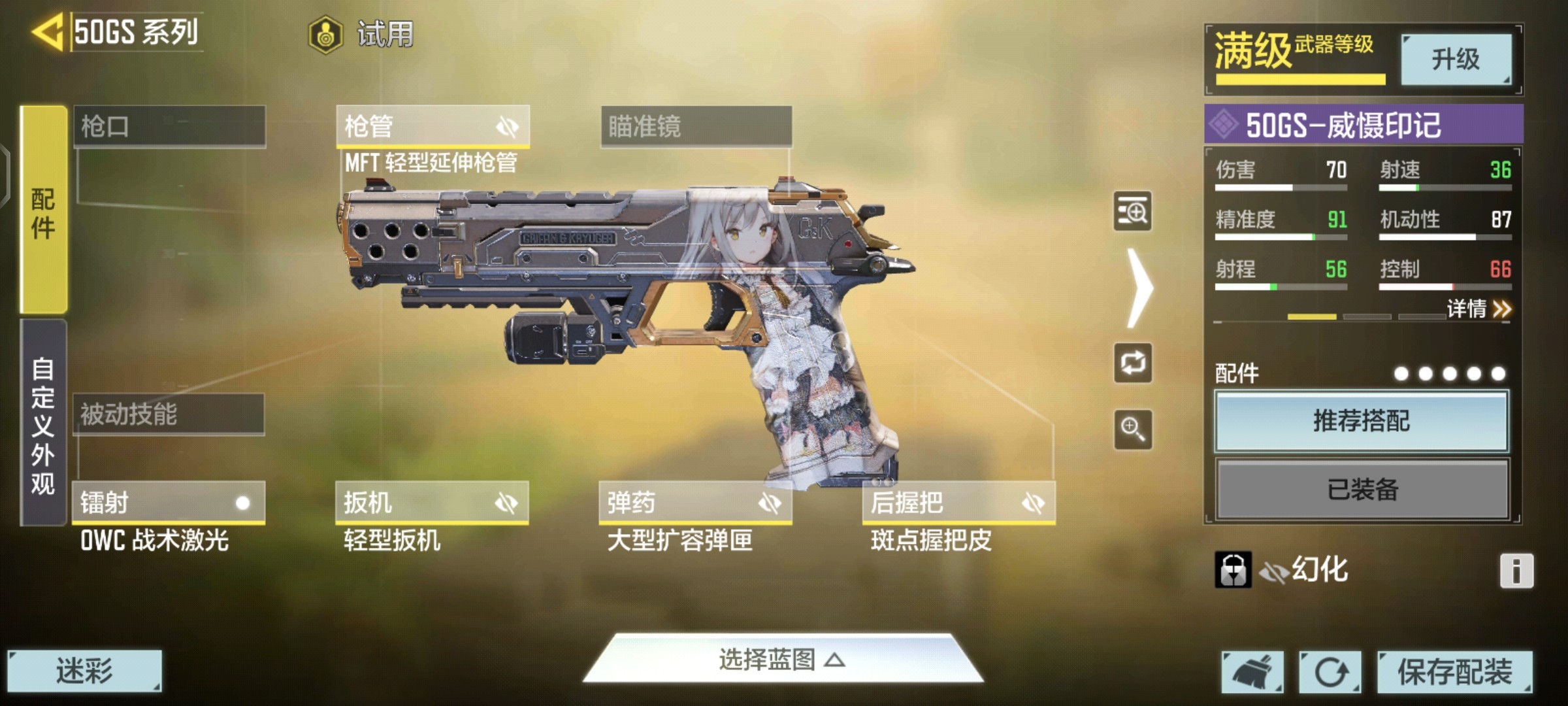This screenshot has width=1568, height=706.
Task: Open the 扳机 trigger slot
Action: pyautogui.click(x=432, y=503)
